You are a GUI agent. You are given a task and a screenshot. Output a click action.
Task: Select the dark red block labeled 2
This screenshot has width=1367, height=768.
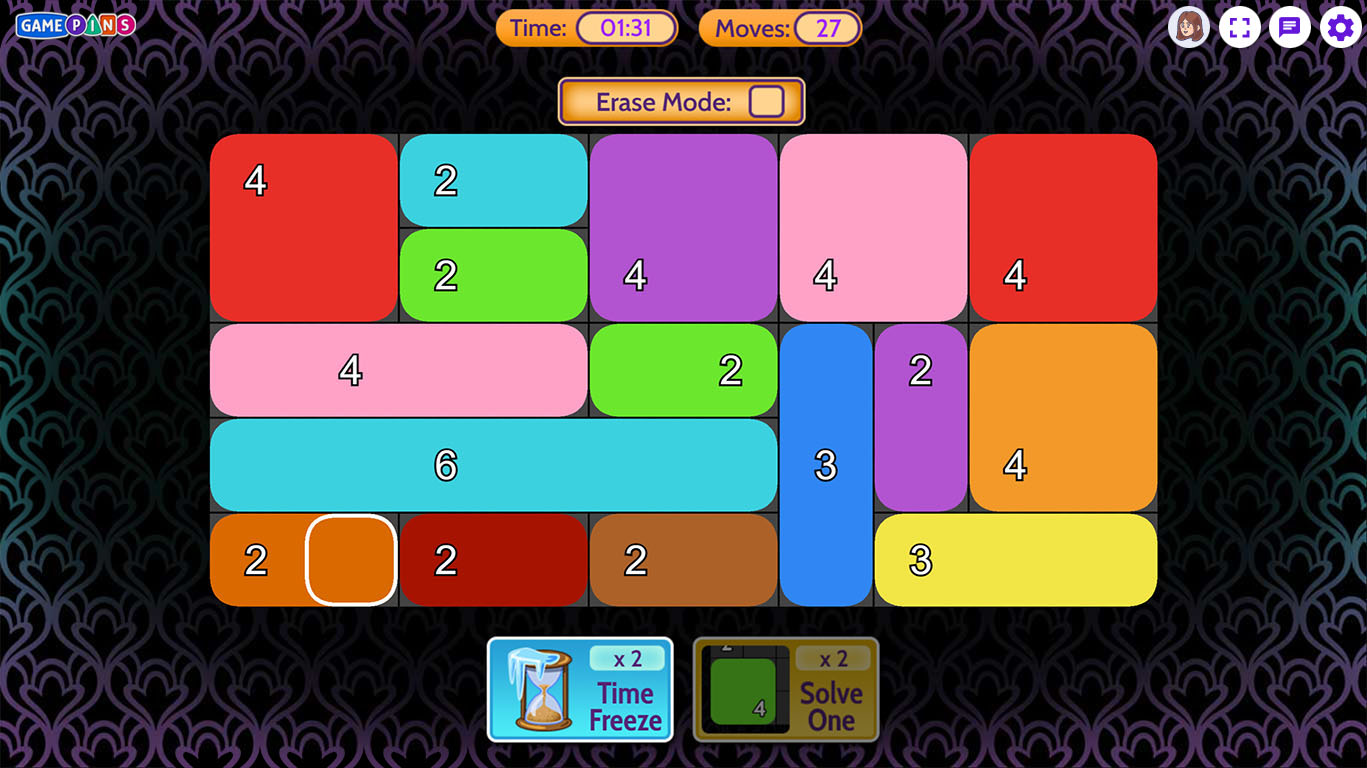pos(493,560)
